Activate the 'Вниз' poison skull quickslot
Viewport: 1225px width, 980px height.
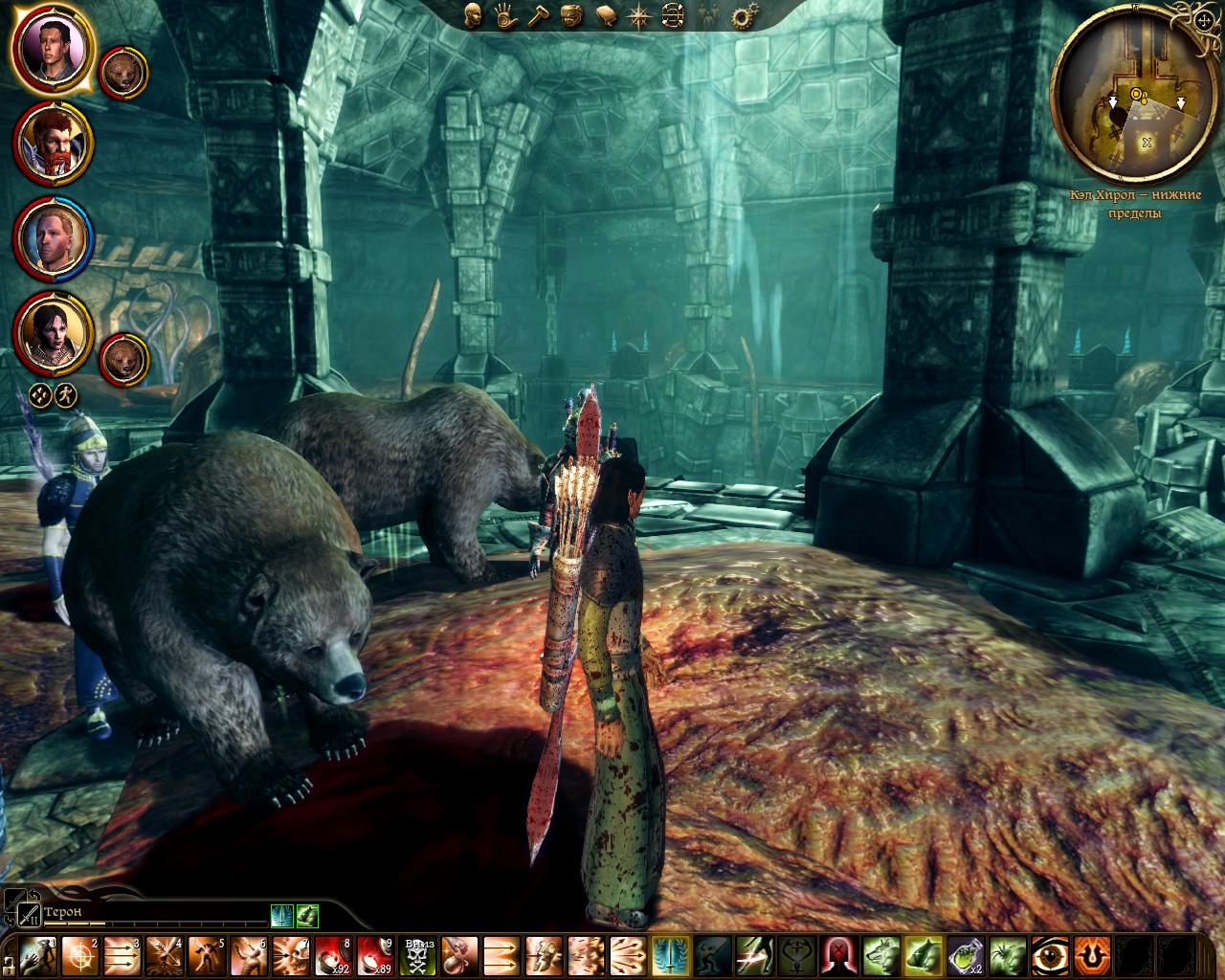[x=418, y=957]
